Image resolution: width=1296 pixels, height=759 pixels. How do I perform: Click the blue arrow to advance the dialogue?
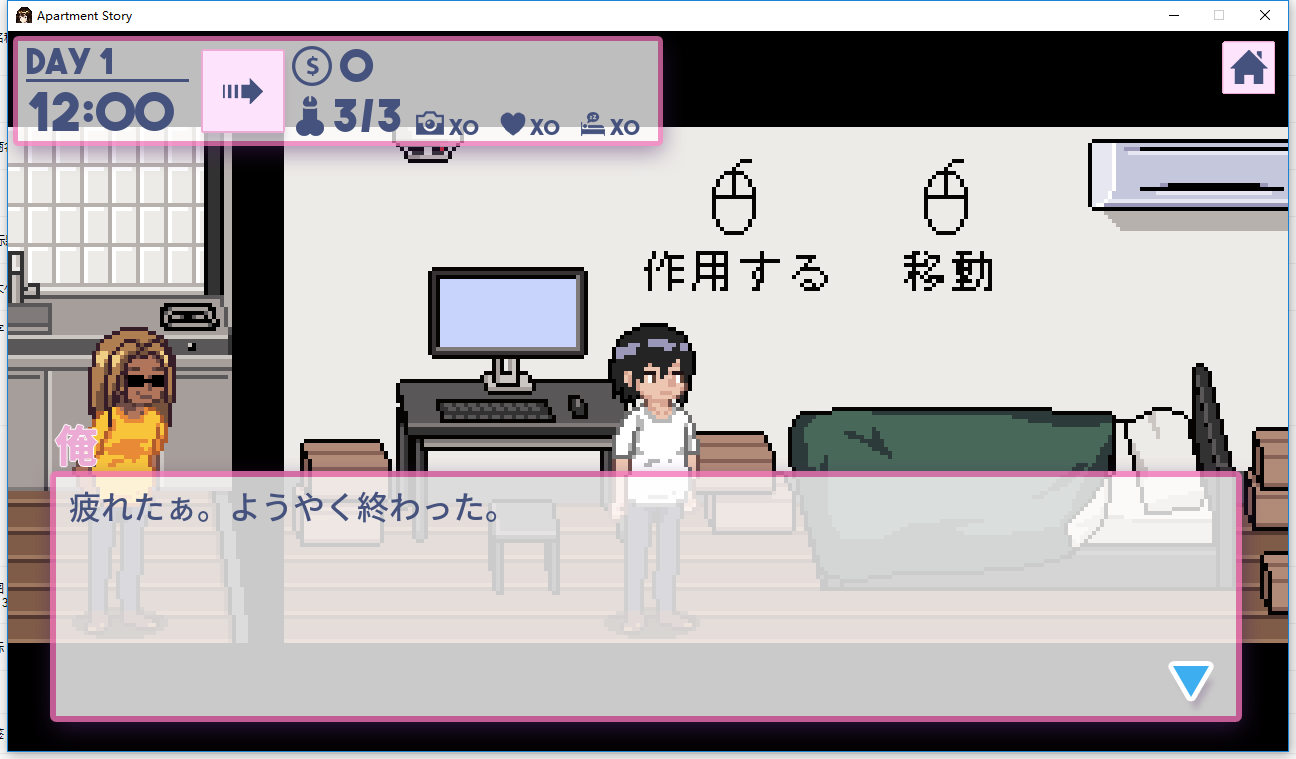1190,680
